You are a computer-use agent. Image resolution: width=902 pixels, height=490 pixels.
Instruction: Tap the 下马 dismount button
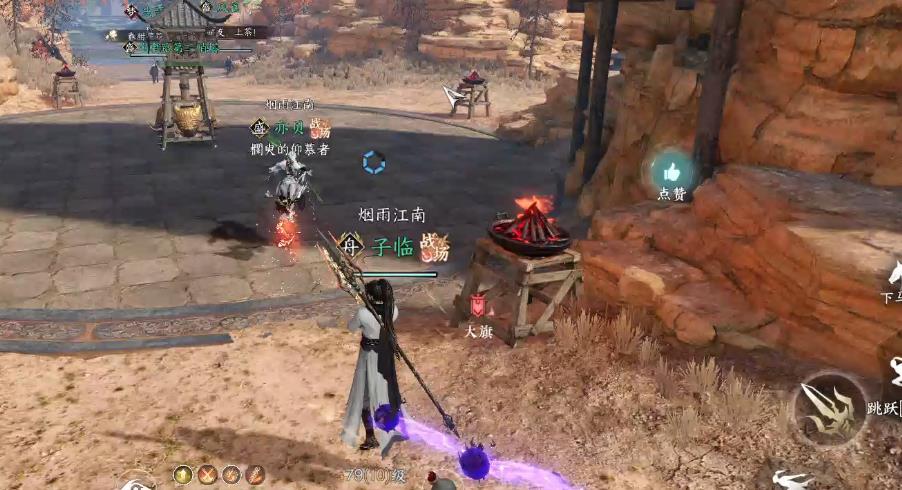tap(893, 273)
